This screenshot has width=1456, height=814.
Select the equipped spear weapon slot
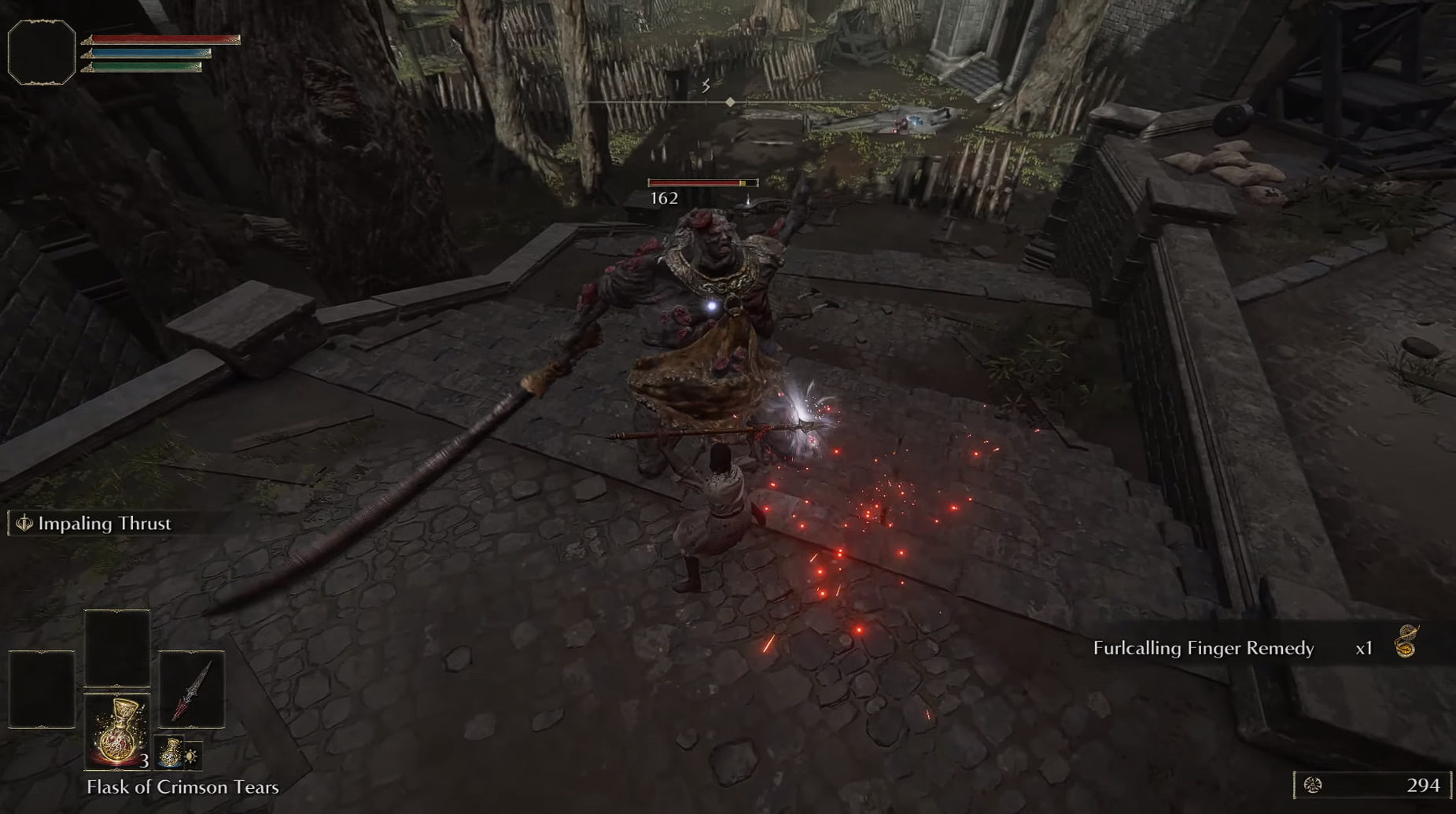coord(192,690)
